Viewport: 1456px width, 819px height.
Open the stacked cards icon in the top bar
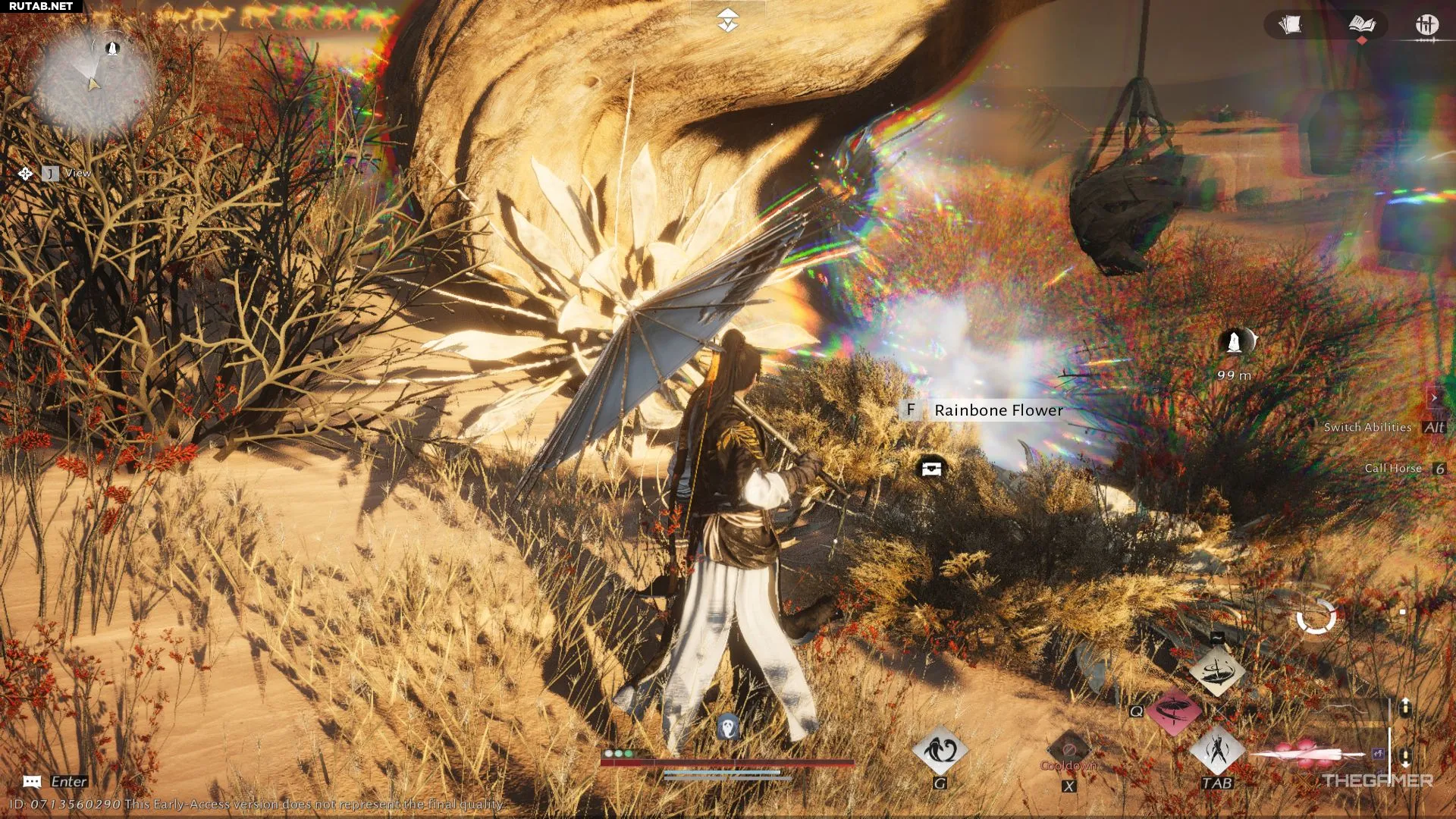click(x=1290, y=25)
